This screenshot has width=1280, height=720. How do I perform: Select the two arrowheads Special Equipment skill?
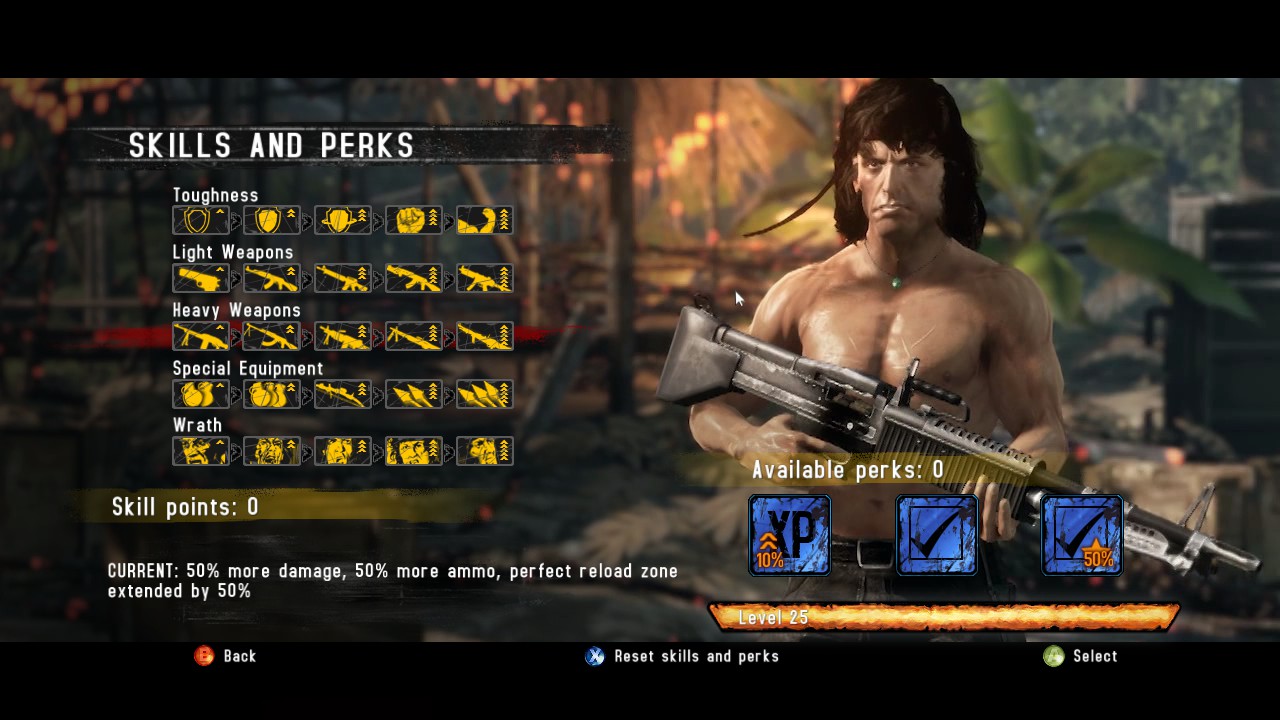tap(414, 394)
